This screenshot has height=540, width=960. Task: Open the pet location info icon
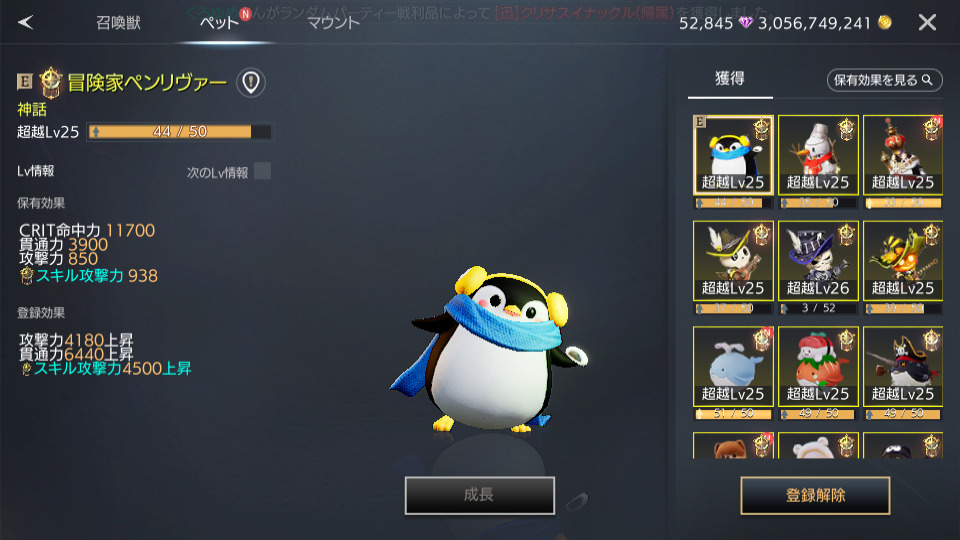tap(250, 82)
